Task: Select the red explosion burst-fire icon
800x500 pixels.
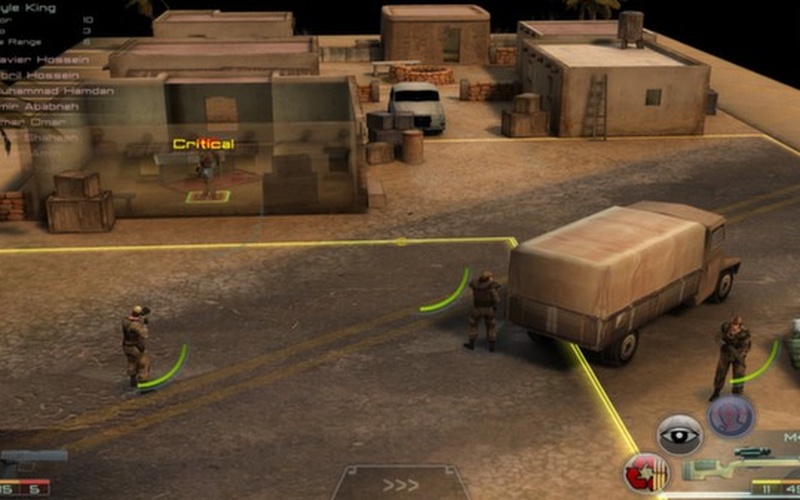Action: point(645,472)
